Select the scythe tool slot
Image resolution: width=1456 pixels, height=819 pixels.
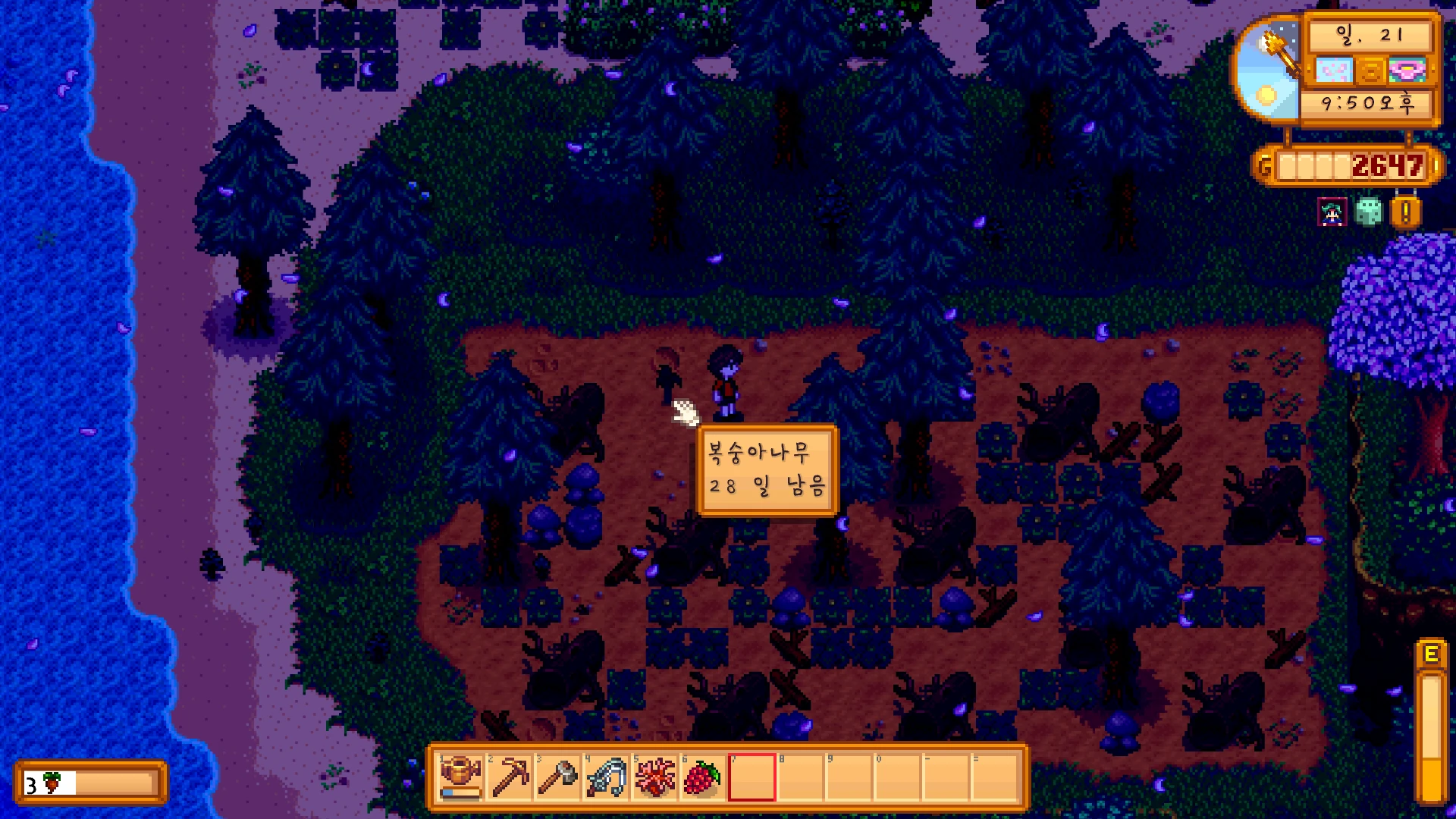607,777
